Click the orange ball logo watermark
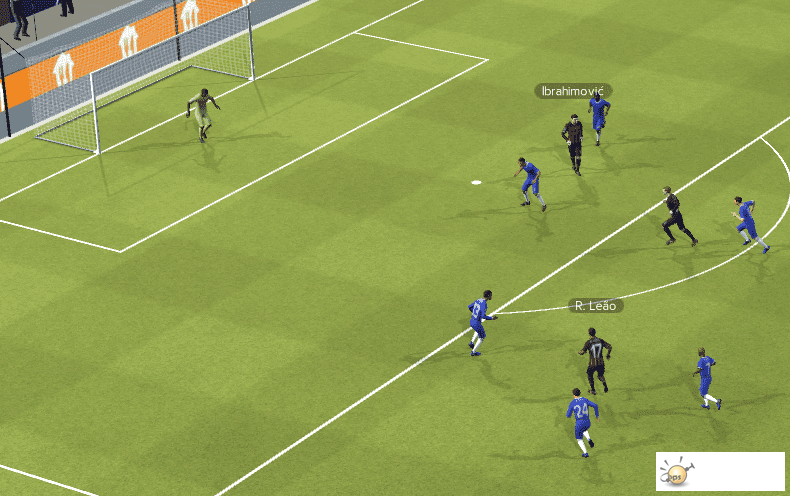Viewport: 790px width, 496px height. click(x=676, y=474)
